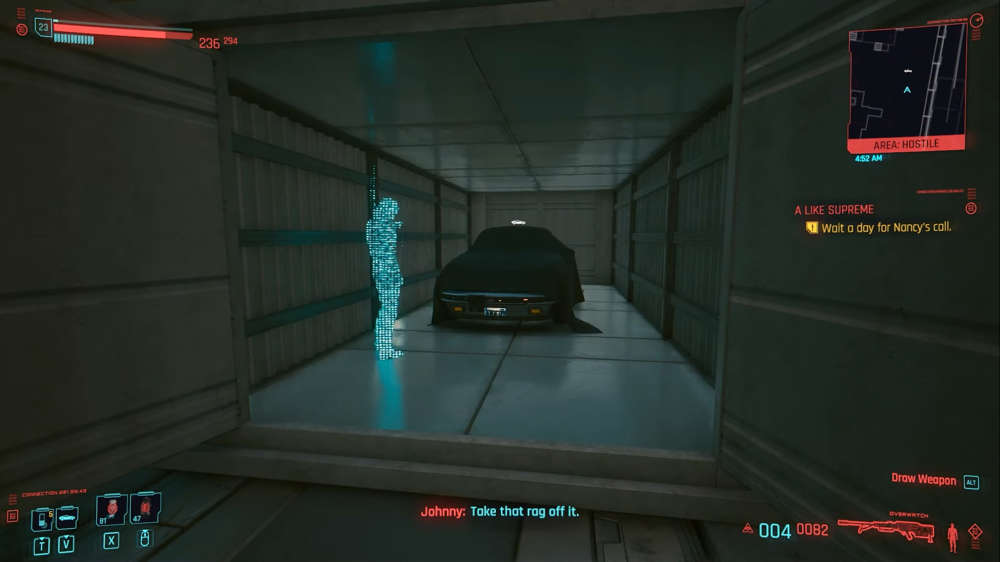This screenshot has height=562, width=1000.
Task: Select the consumable slot showing 81
Action: (x=110, y=509)
